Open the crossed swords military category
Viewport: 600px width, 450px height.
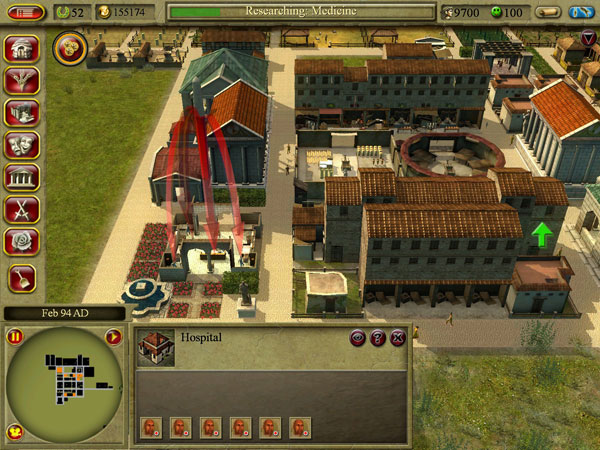coord(22,210)
